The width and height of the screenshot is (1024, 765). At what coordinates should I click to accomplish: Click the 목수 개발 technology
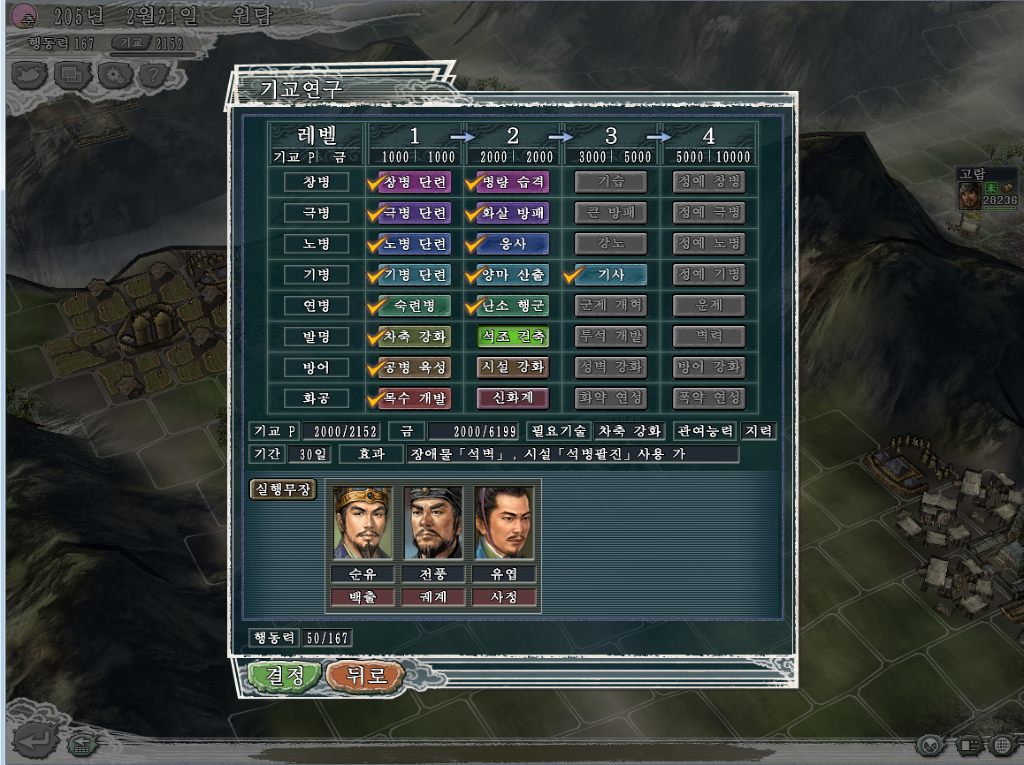coord(414,398)
